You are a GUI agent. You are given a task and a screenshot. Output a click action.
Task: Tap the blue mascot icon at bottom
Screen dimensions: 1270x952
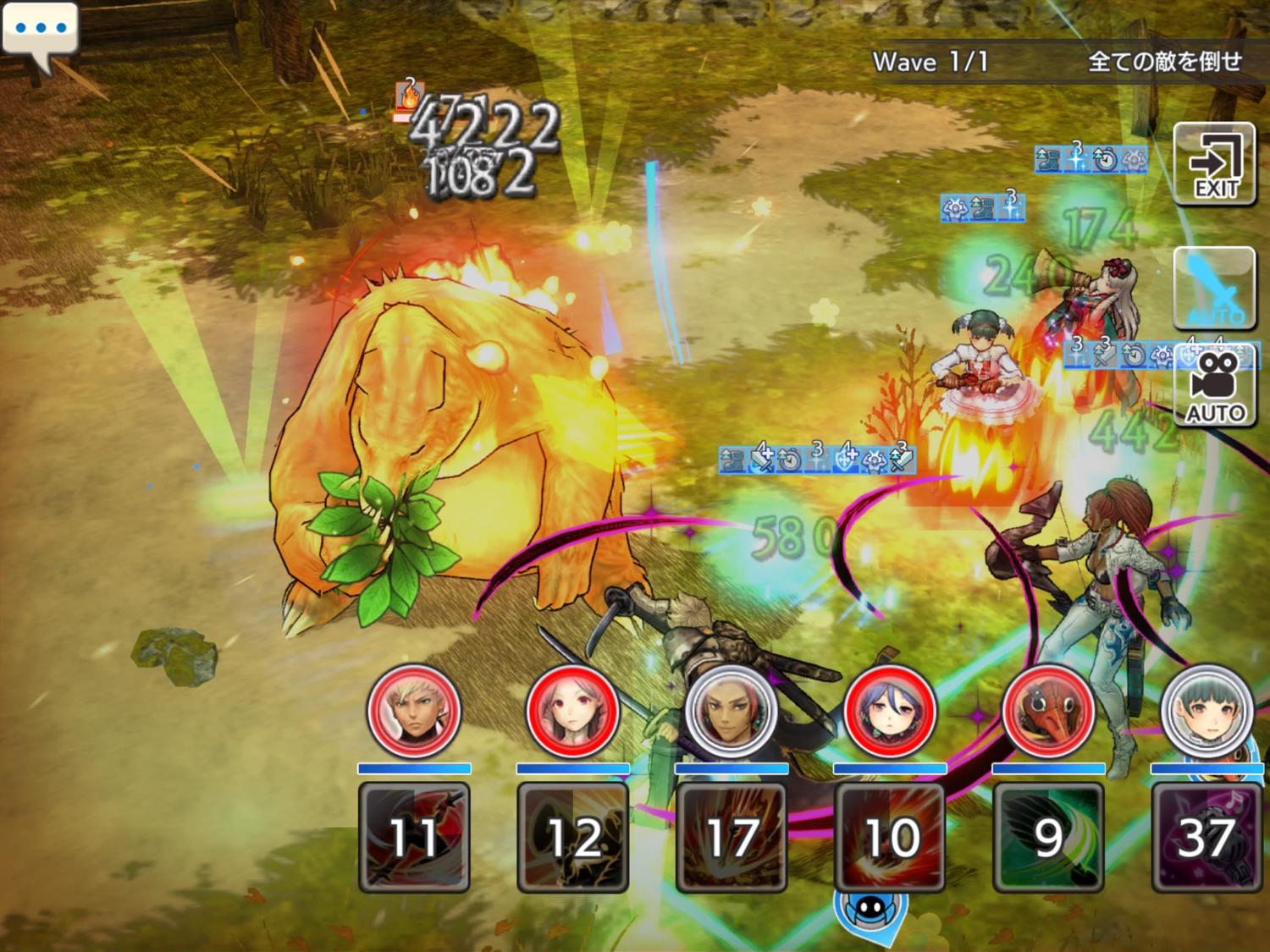click(870, 911)
